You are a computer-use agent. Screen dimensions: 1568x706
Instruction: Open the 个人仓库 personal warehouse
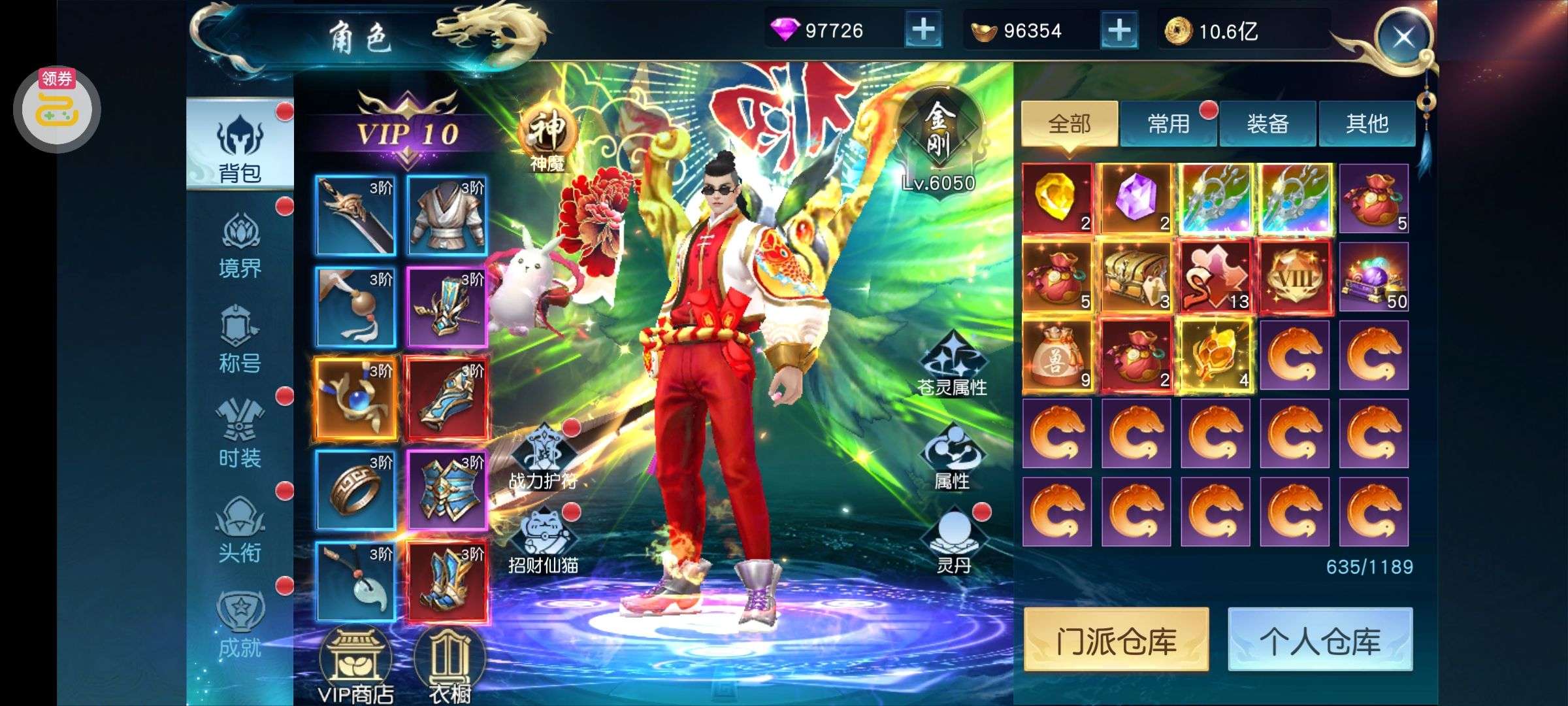[x=1320, y=640]
